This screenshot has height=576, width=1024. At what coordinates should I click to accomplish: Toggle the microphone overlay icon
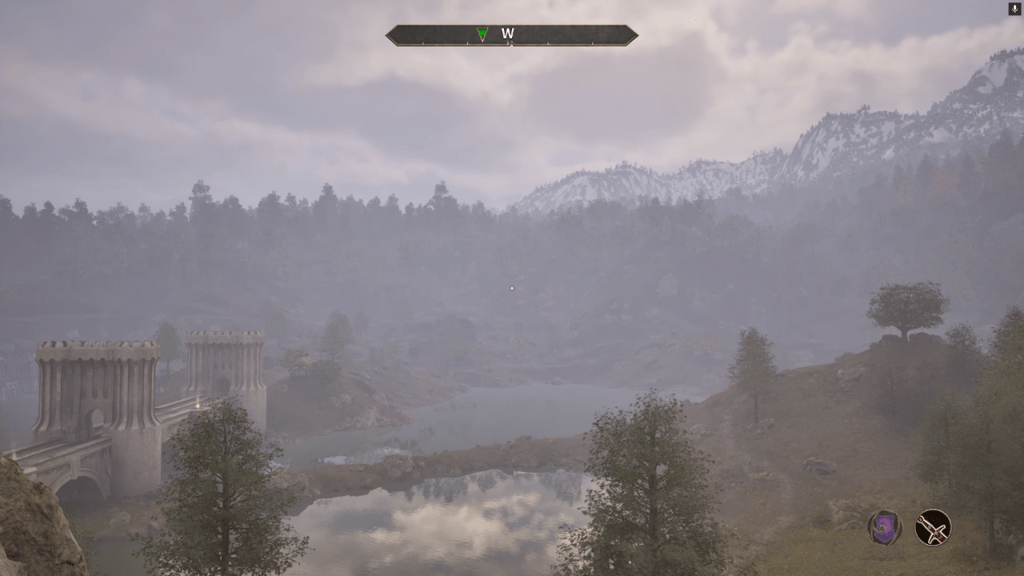coord(1014,9)
